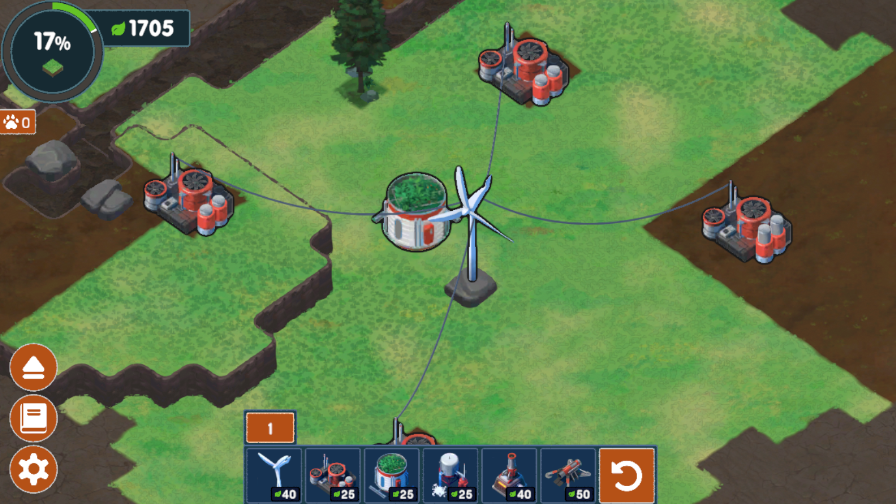Open the guide book
896x504 pixels.
pyautogui.click(x=33, y=418)
